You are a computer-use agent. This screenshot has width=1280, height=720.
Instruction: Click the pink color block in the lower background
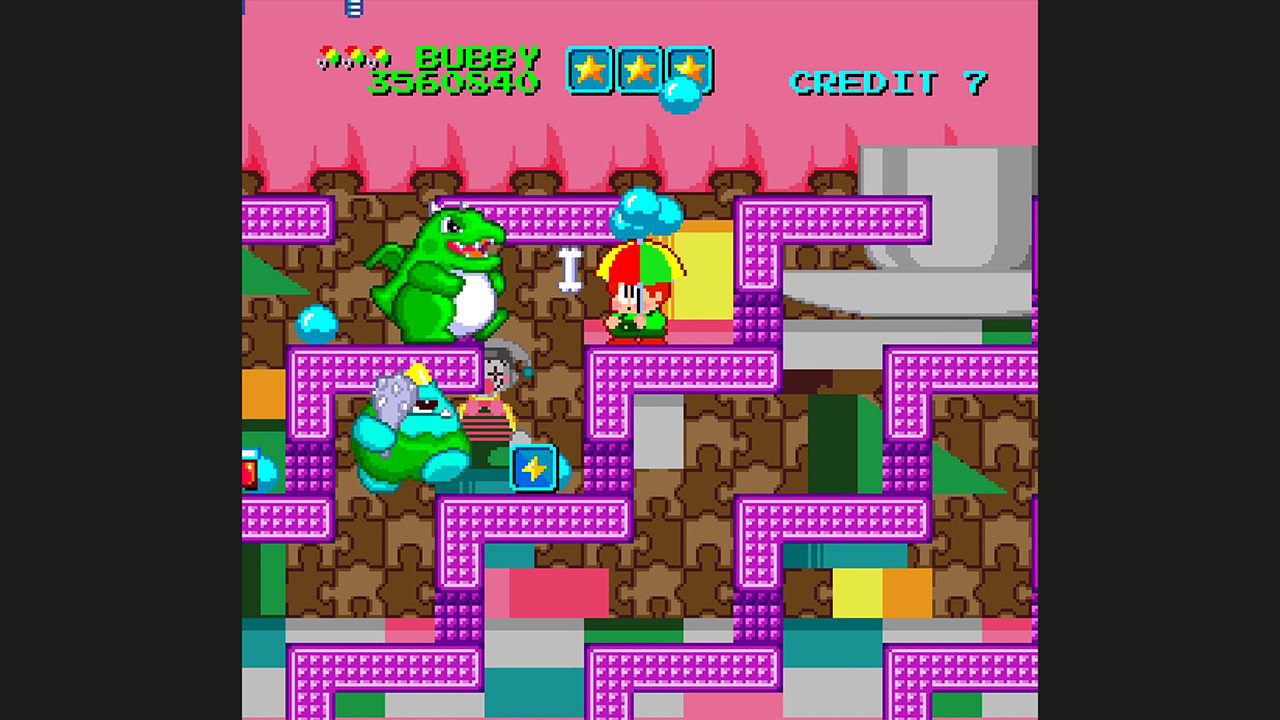coord(560,590)
